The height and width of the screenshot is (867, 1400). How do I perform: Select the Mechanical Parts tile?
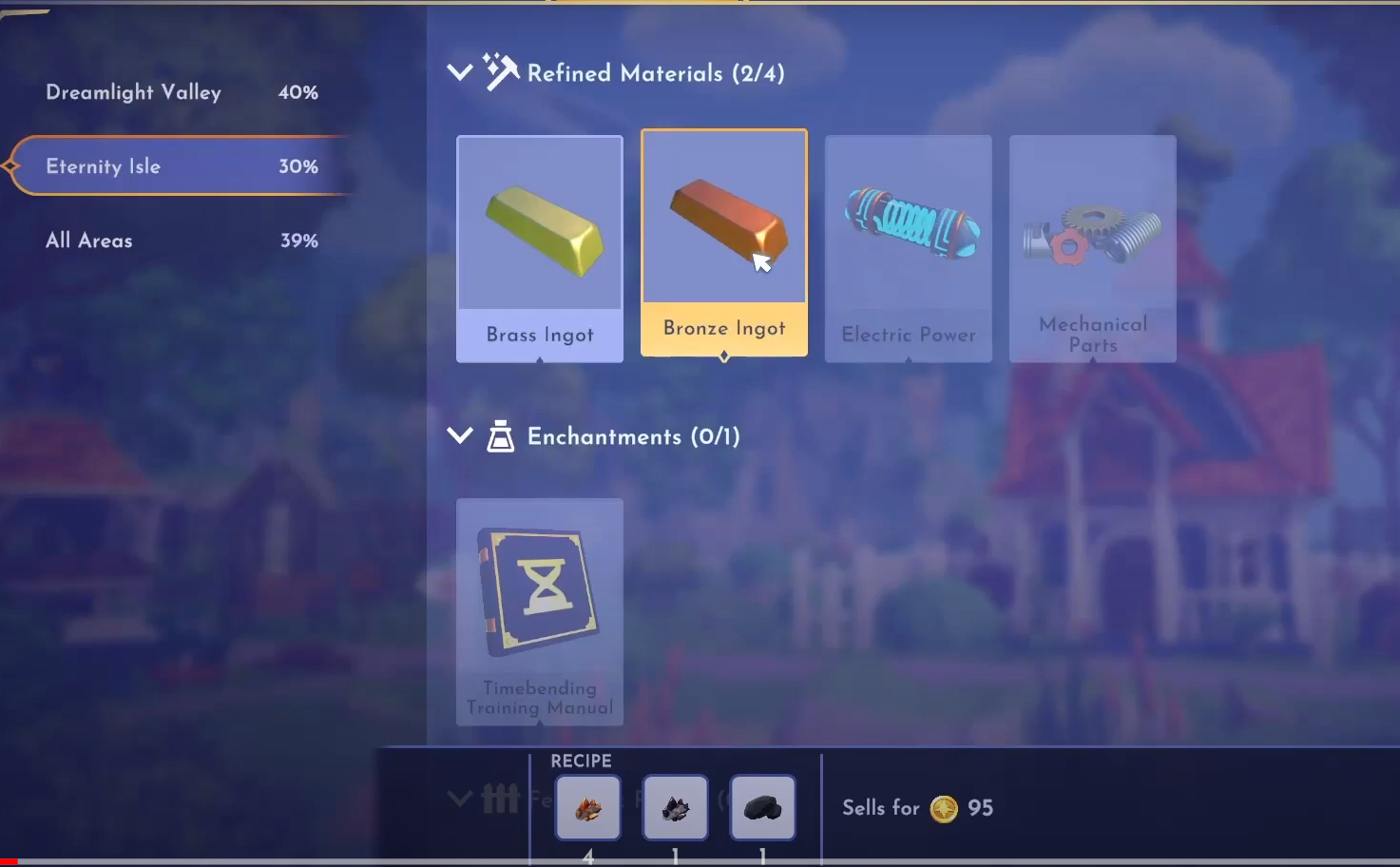pyautogui.click(x=1093, y=247)
